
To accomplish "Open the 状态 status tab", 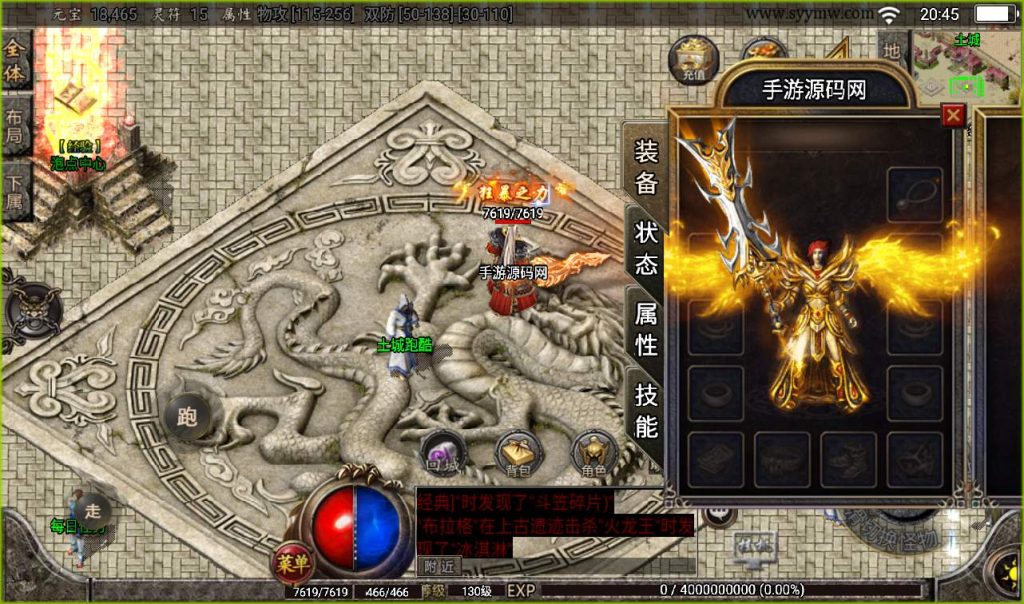I will coord(647,247).
